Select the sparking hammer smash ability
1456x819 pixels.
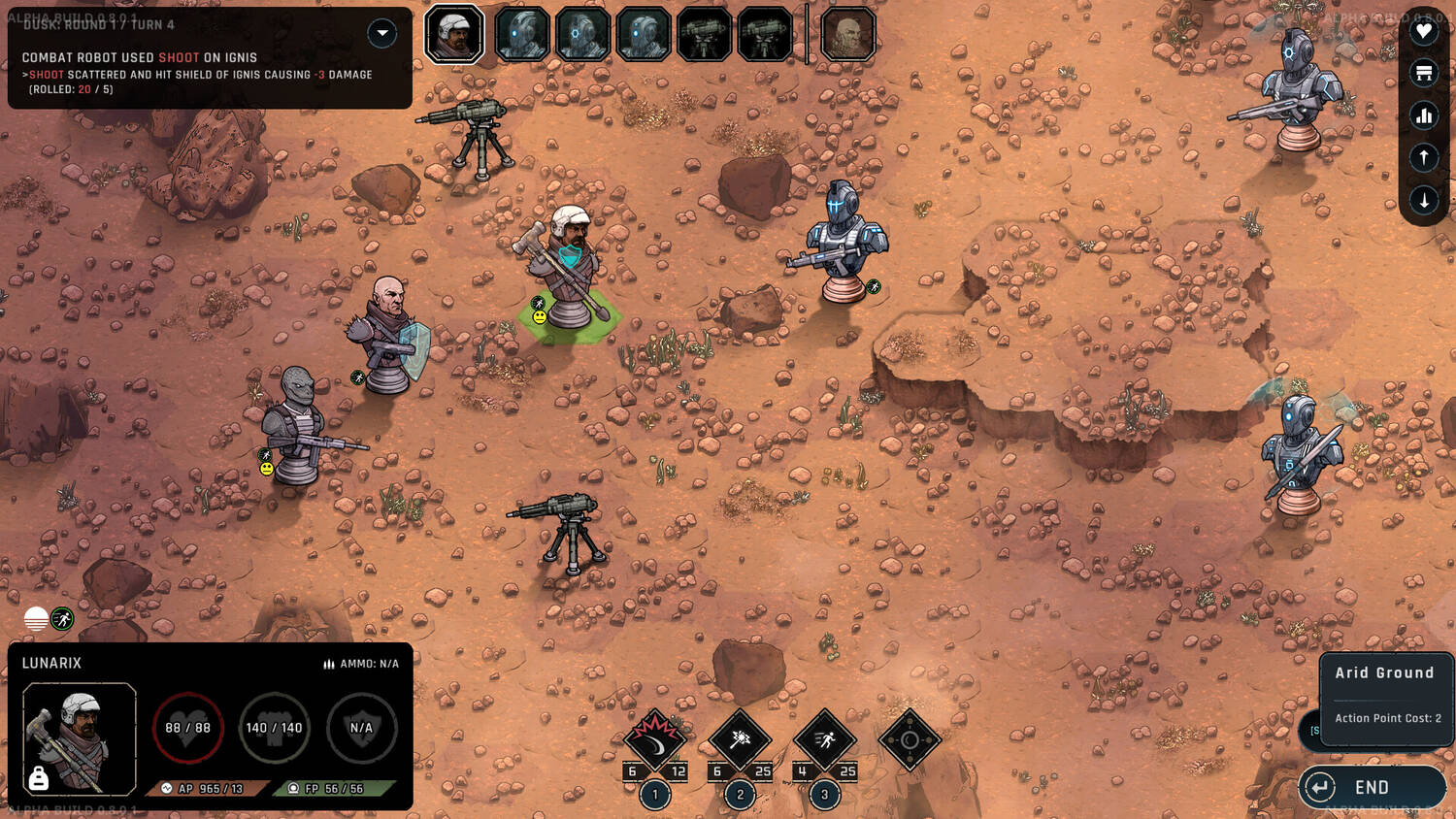click(x=740, y=740)
